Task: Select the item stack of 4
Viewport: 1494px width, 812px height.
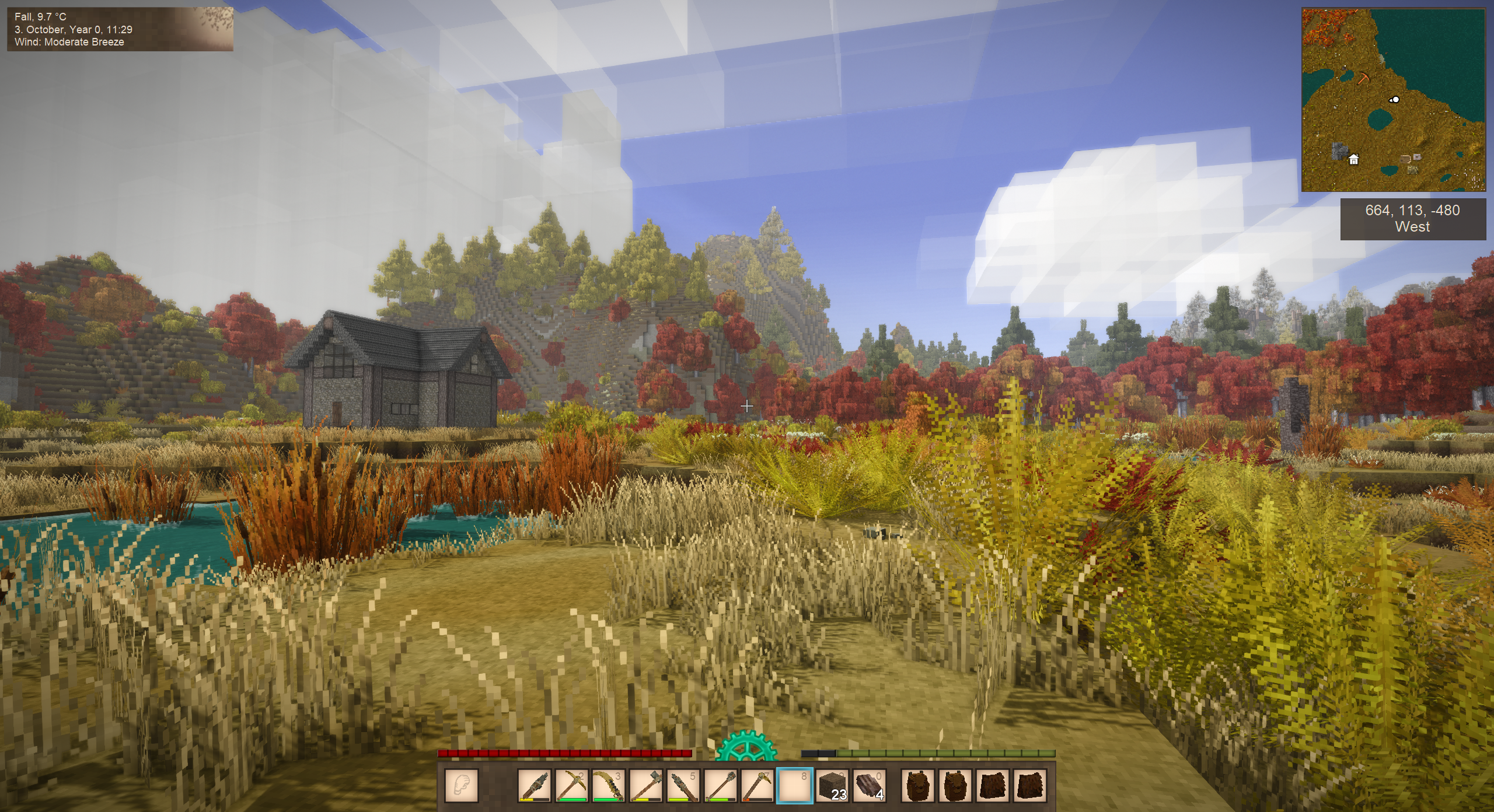Action: (x=870, y=785)
